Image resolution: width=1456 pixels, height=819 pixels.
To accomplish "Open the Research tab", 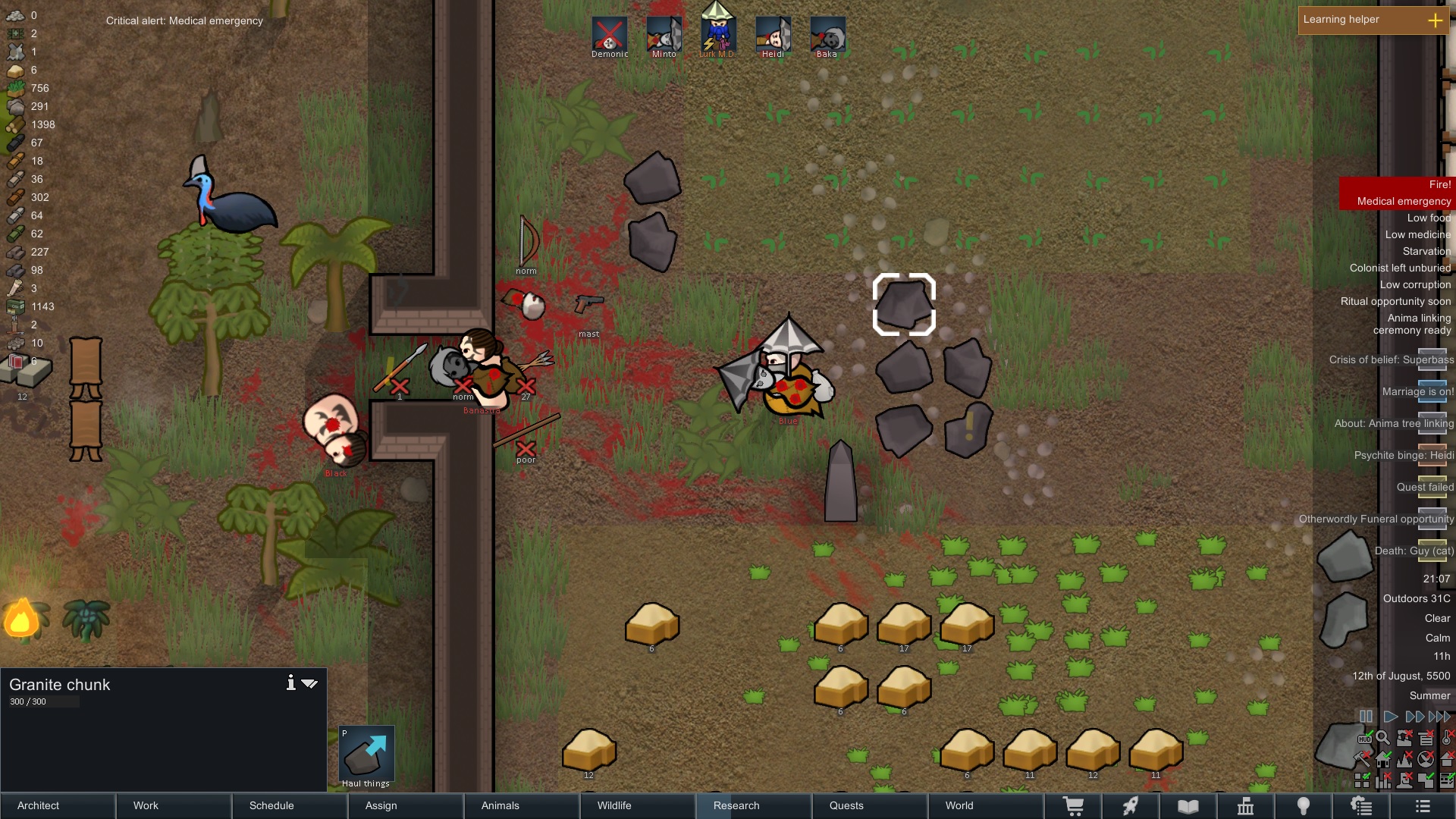I will point(754,805).
